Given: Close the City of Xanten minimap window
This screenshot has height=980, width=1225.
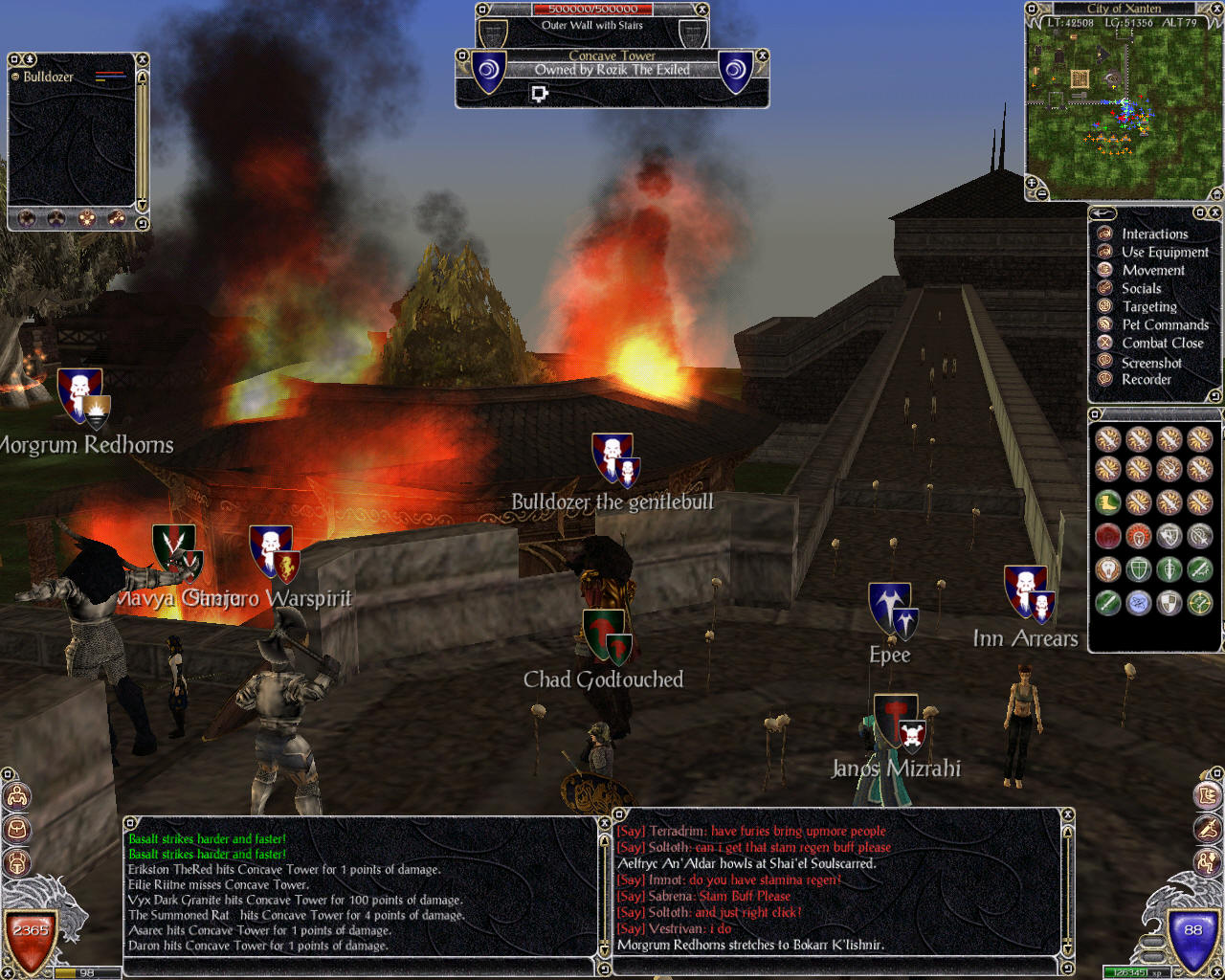Looking at the screenshot, I should [x=1215, y=9].
